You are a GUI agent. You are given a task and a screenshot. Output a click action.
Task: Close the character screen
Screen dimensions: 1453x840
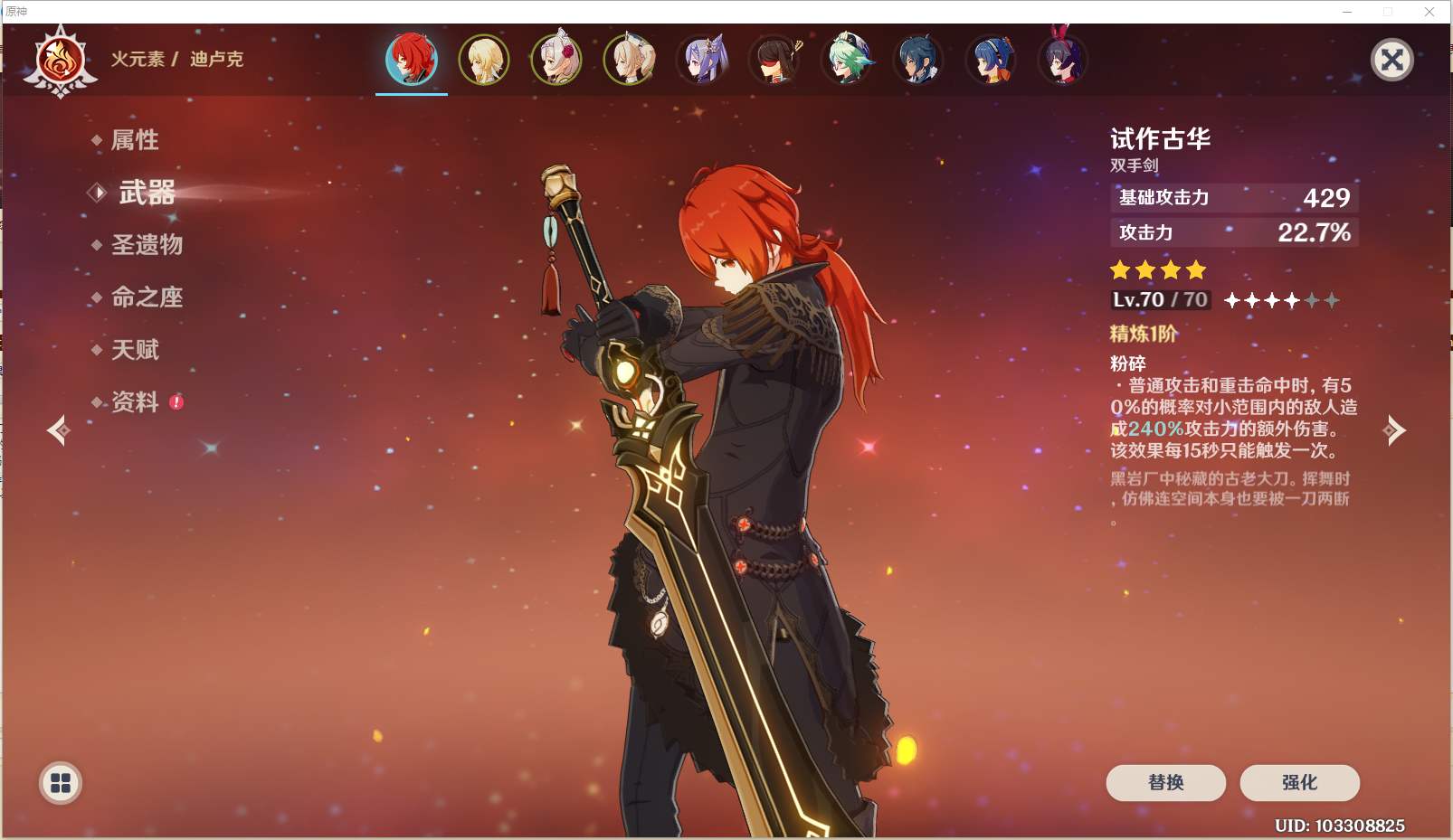[1391, 61]
